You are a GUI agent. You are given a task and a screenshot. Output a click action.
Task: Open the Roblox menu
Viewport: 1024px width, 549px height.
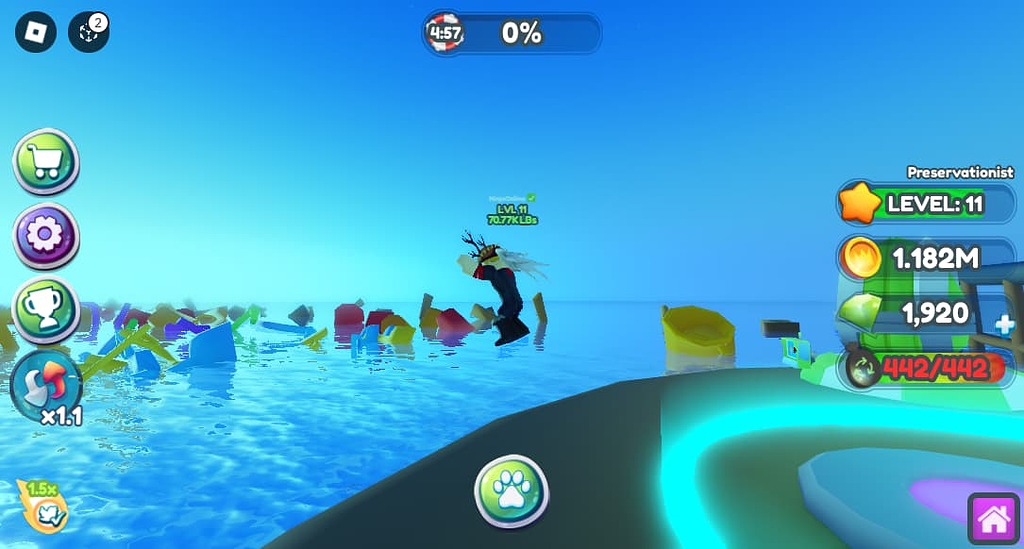click(35, 32)
